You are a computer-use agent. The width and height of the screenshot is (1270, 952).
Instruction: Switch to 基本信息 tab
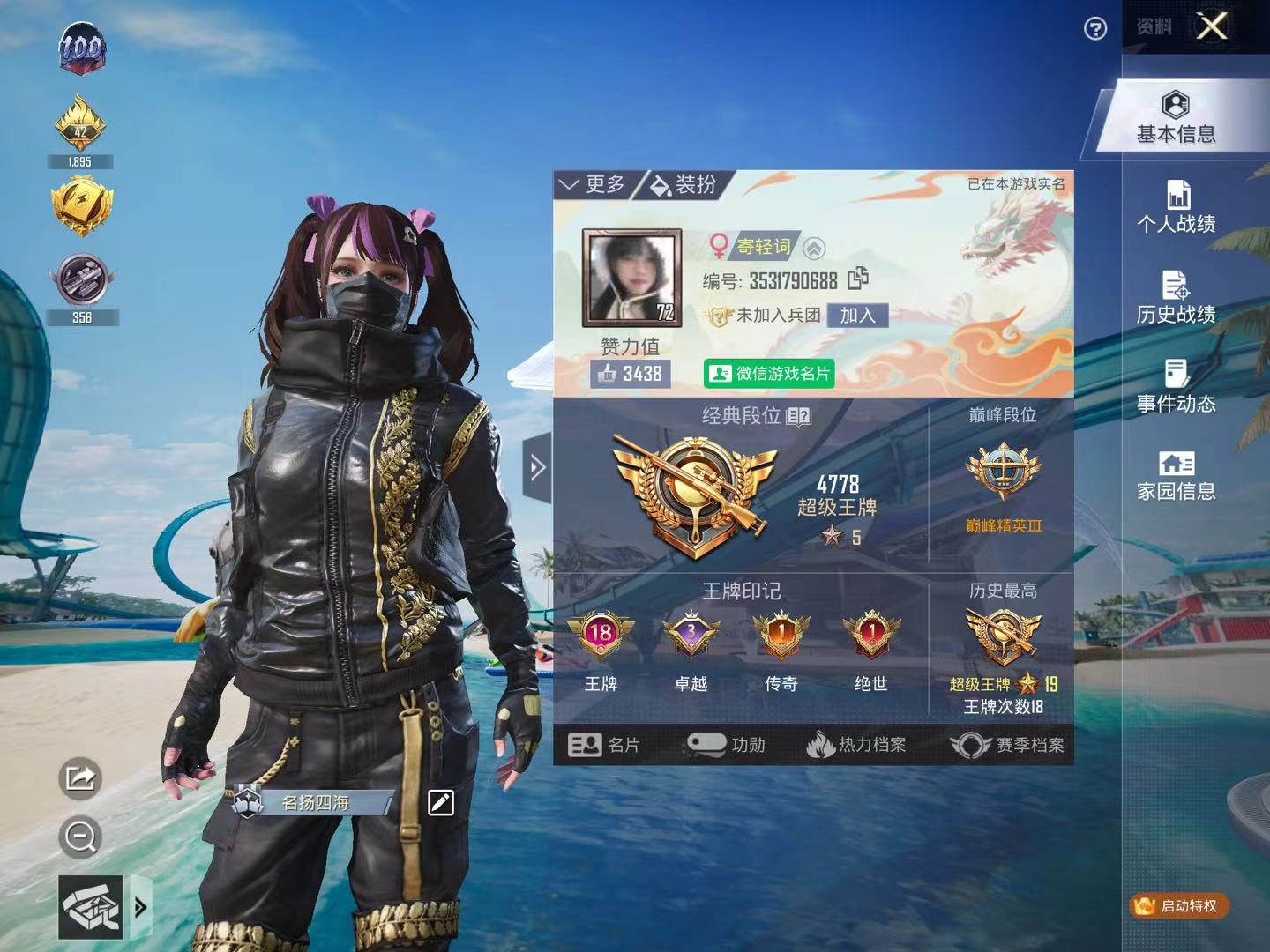(x=1176, y=118)
